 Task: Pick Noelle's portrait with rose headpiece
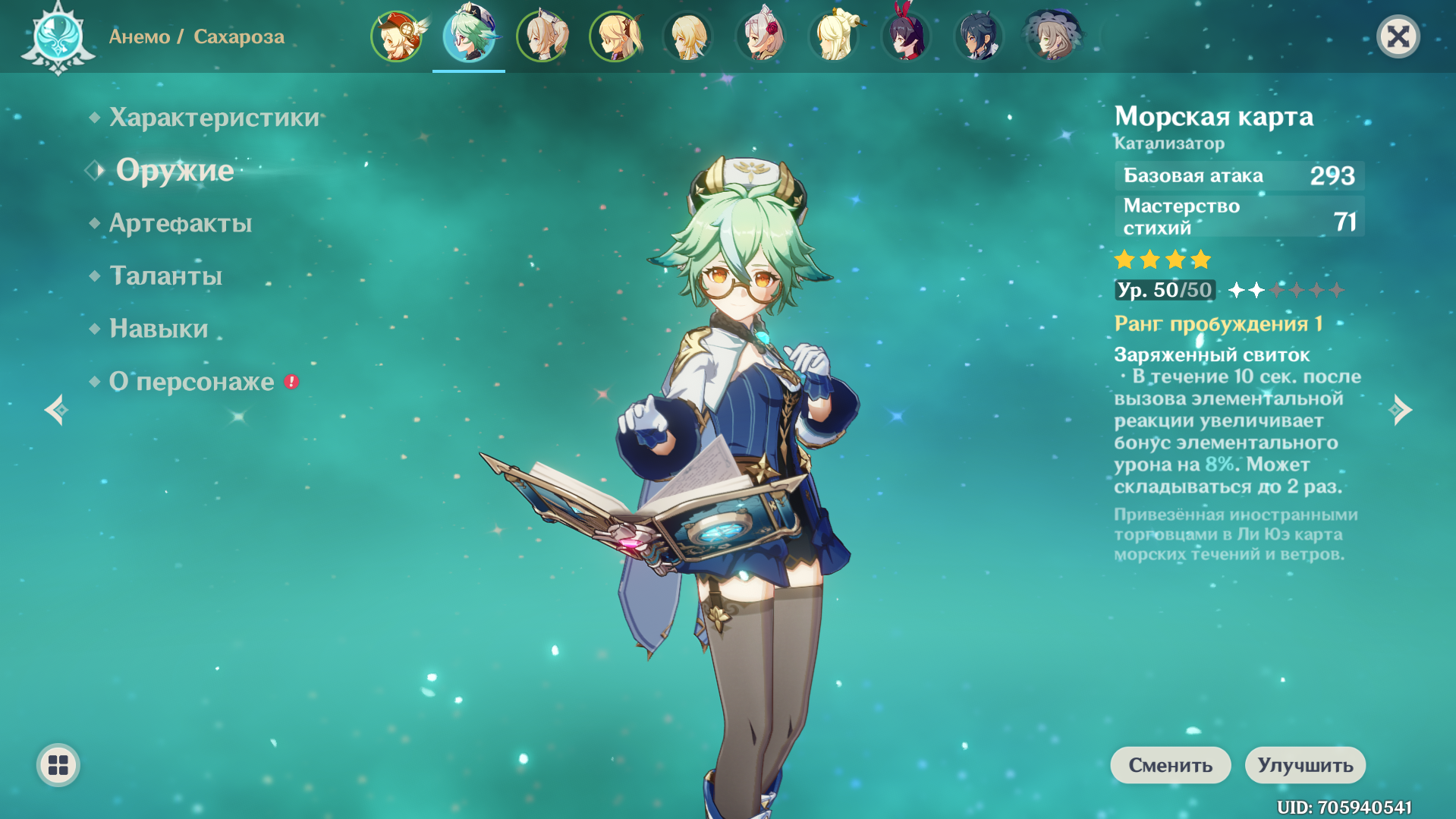[x=760, y=36]
